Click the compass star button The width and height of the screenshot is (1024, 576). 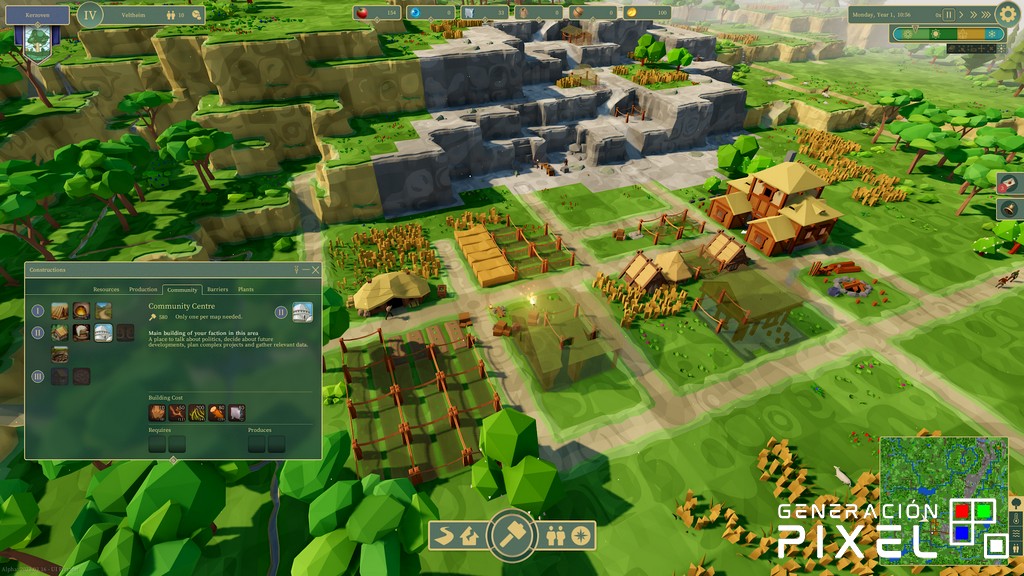(580, 537)
